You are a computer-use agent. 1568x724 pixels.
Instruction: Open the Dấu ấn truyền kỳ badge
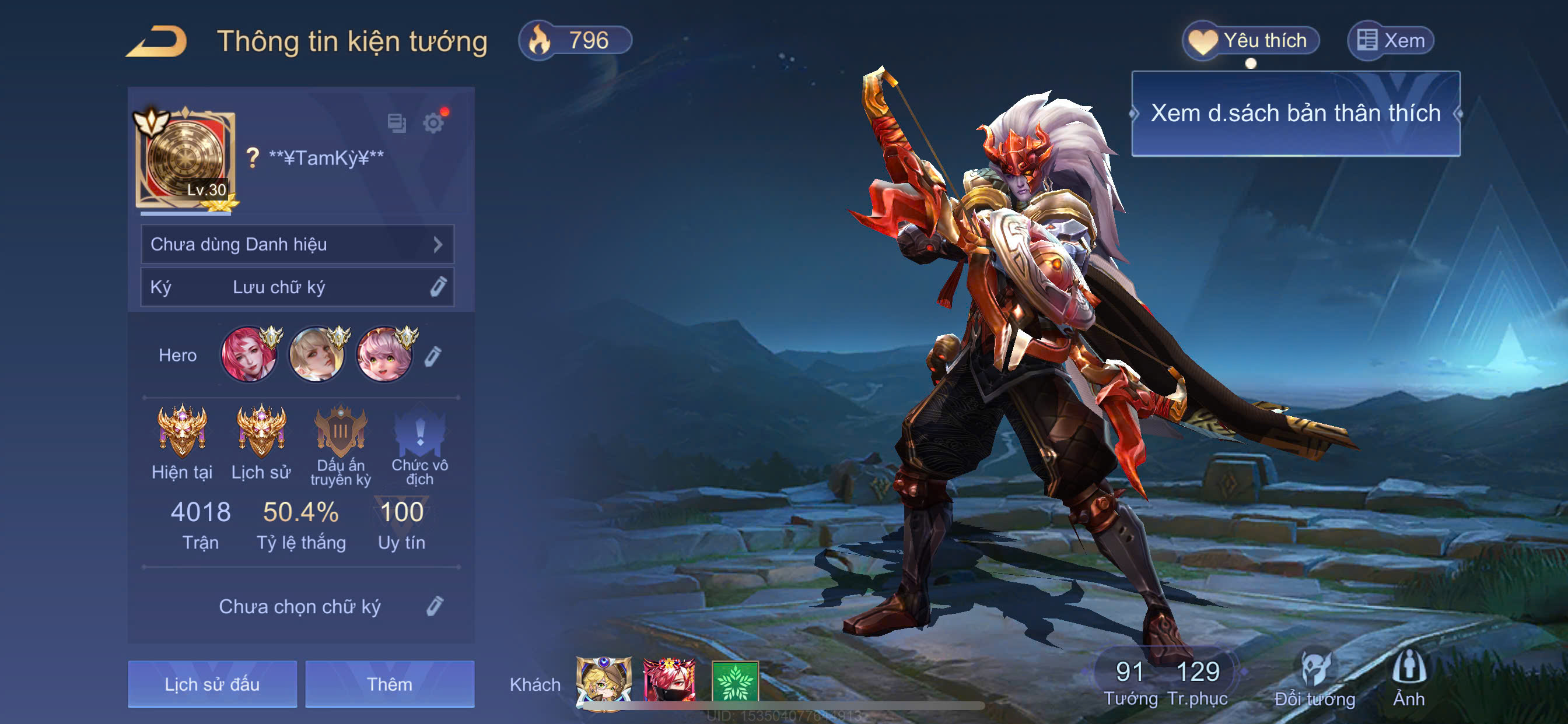[x=340, y=433]
